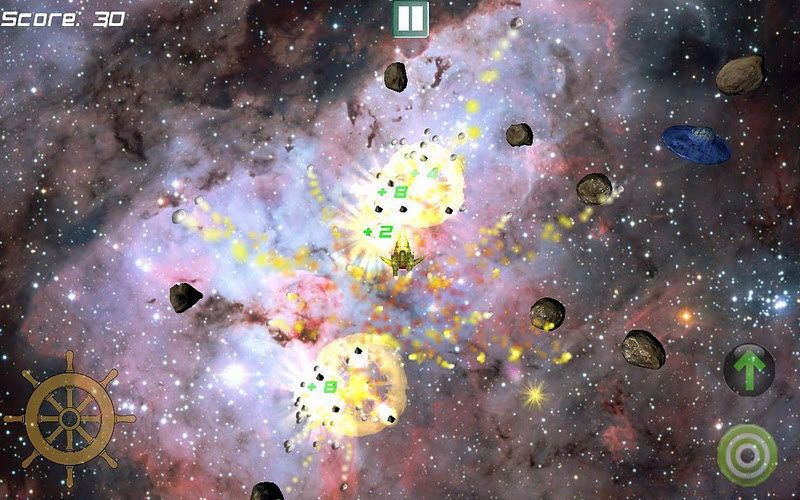Fire using the green target button
Viewport: 800px width, 500px height.
point(747,455)
